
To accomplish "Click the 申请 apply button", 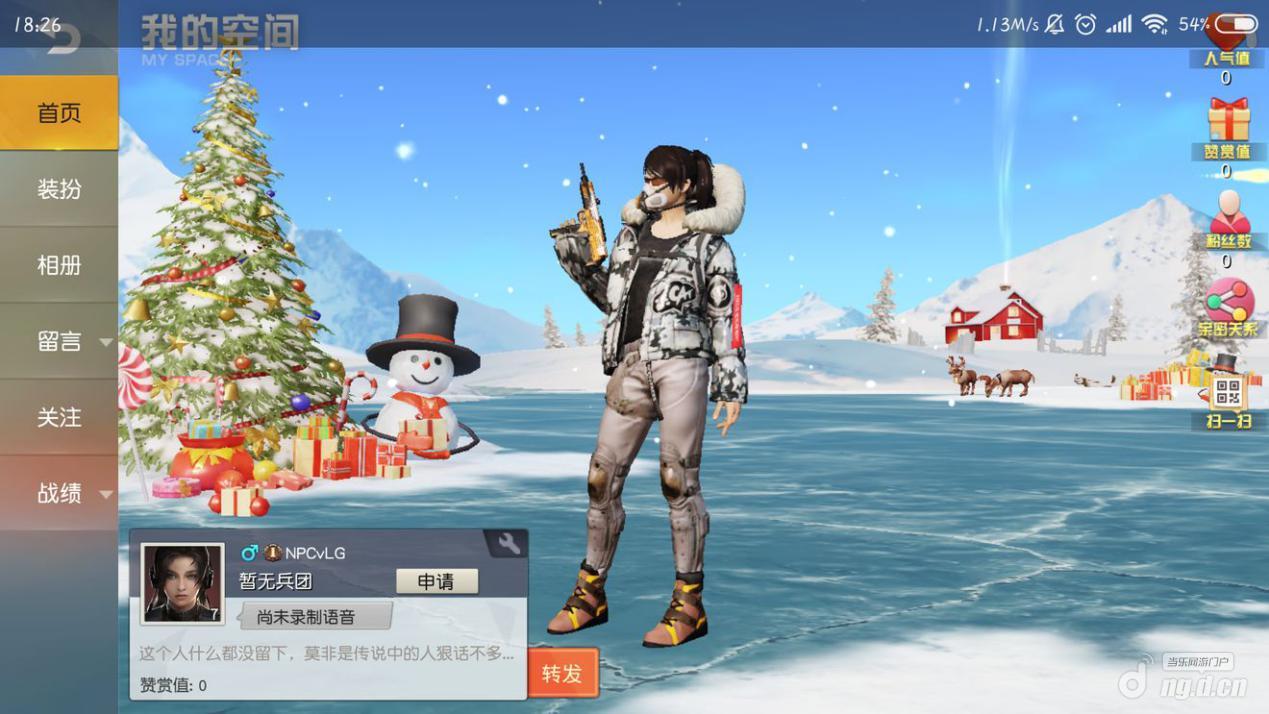I will 436,581.
